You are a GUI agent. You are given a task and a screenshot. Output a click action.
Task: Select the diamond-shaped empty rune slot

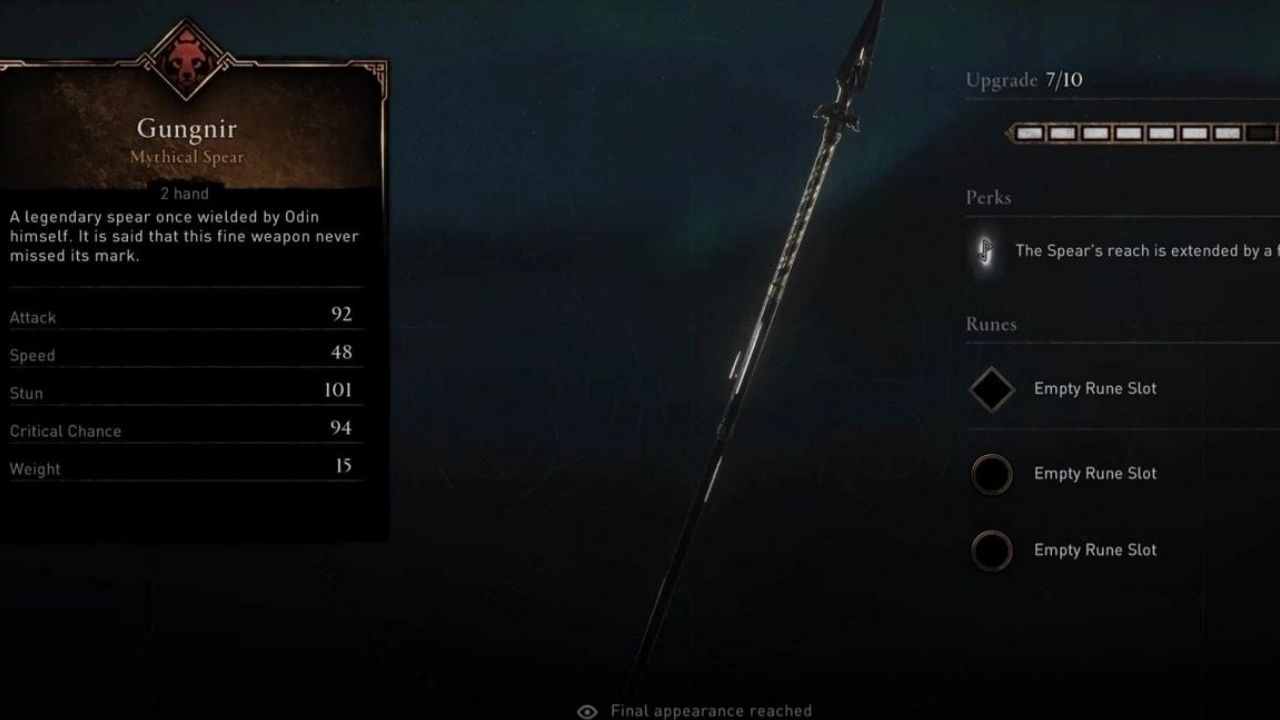coord(991,389)
